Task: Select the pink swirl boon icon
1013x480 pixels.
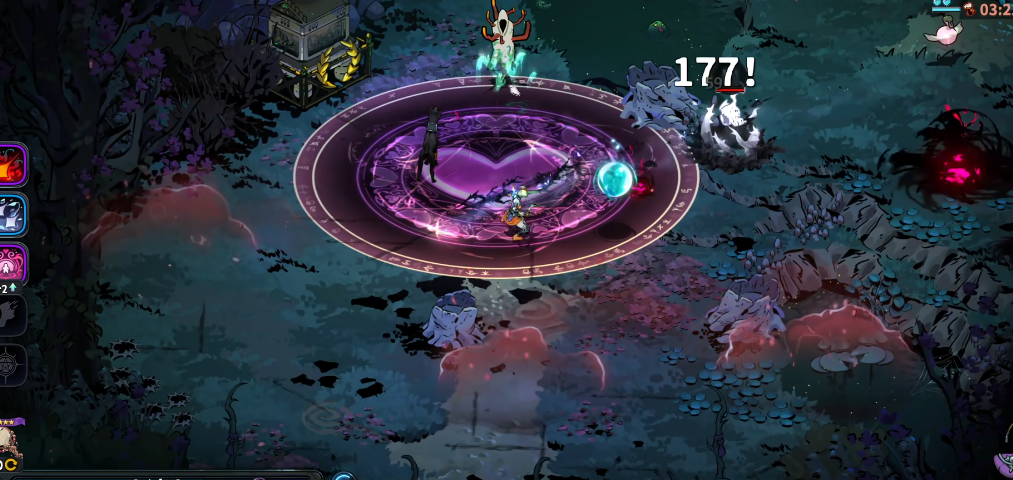Action: [12, 263]
